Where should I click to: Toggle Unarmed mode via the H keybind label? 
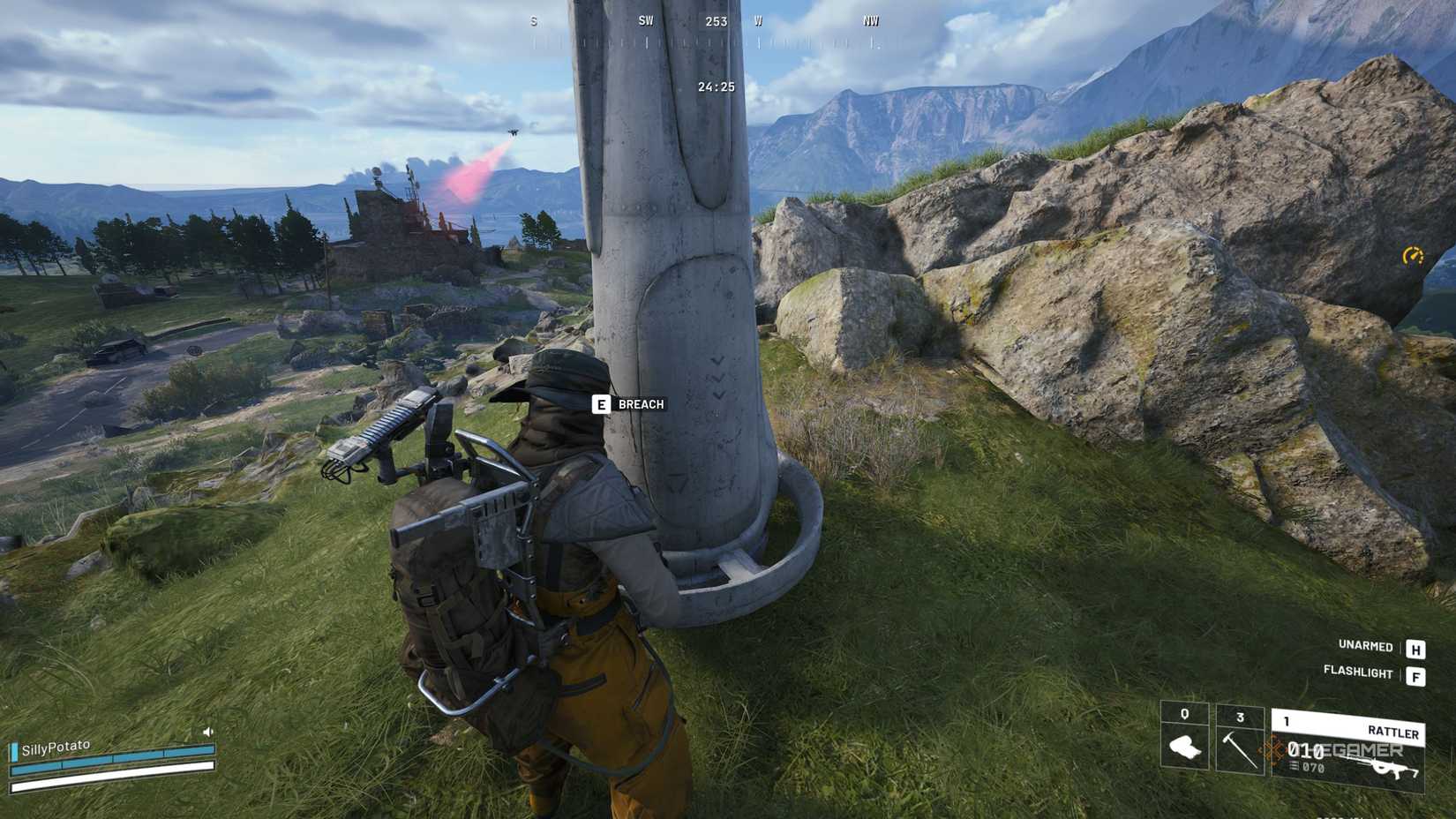click(x=1416, y=648)
